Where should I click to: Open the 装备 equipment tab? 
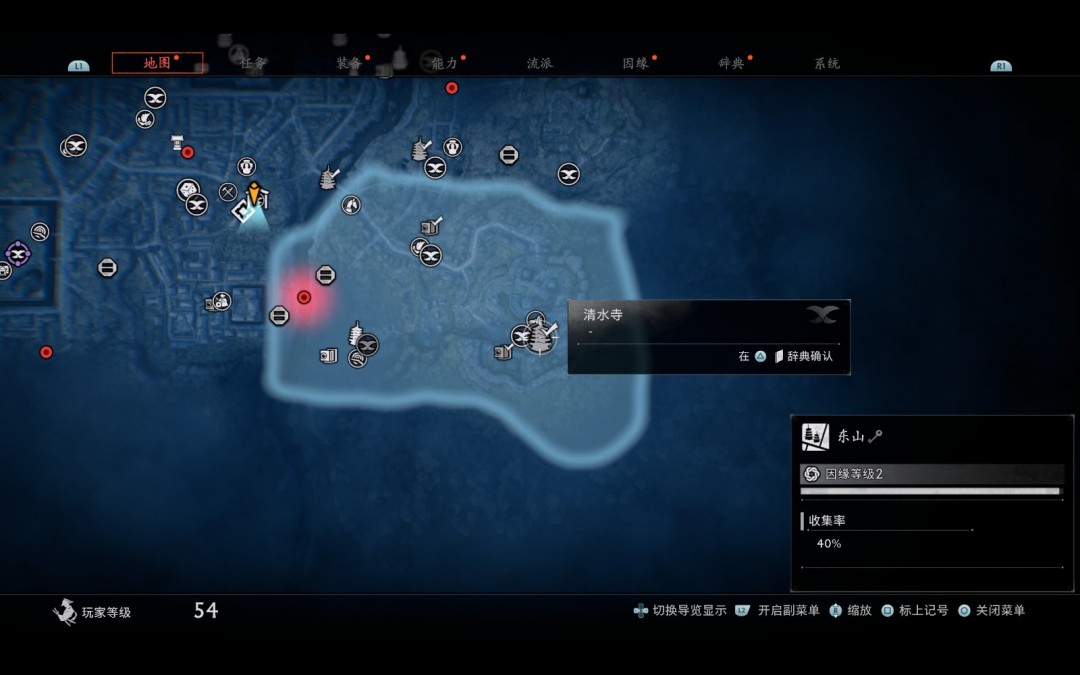(x=349, y=63)
